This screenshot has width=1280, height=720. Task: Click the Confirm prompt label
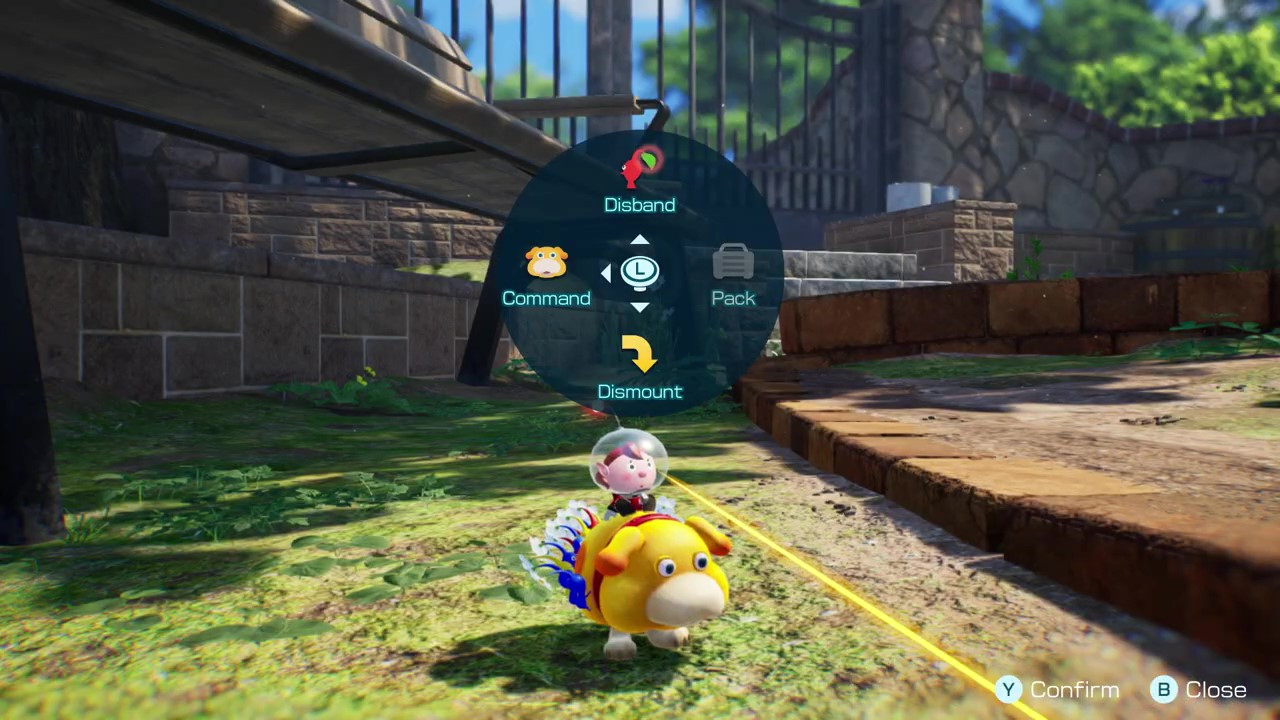[x=1074, y=690]
